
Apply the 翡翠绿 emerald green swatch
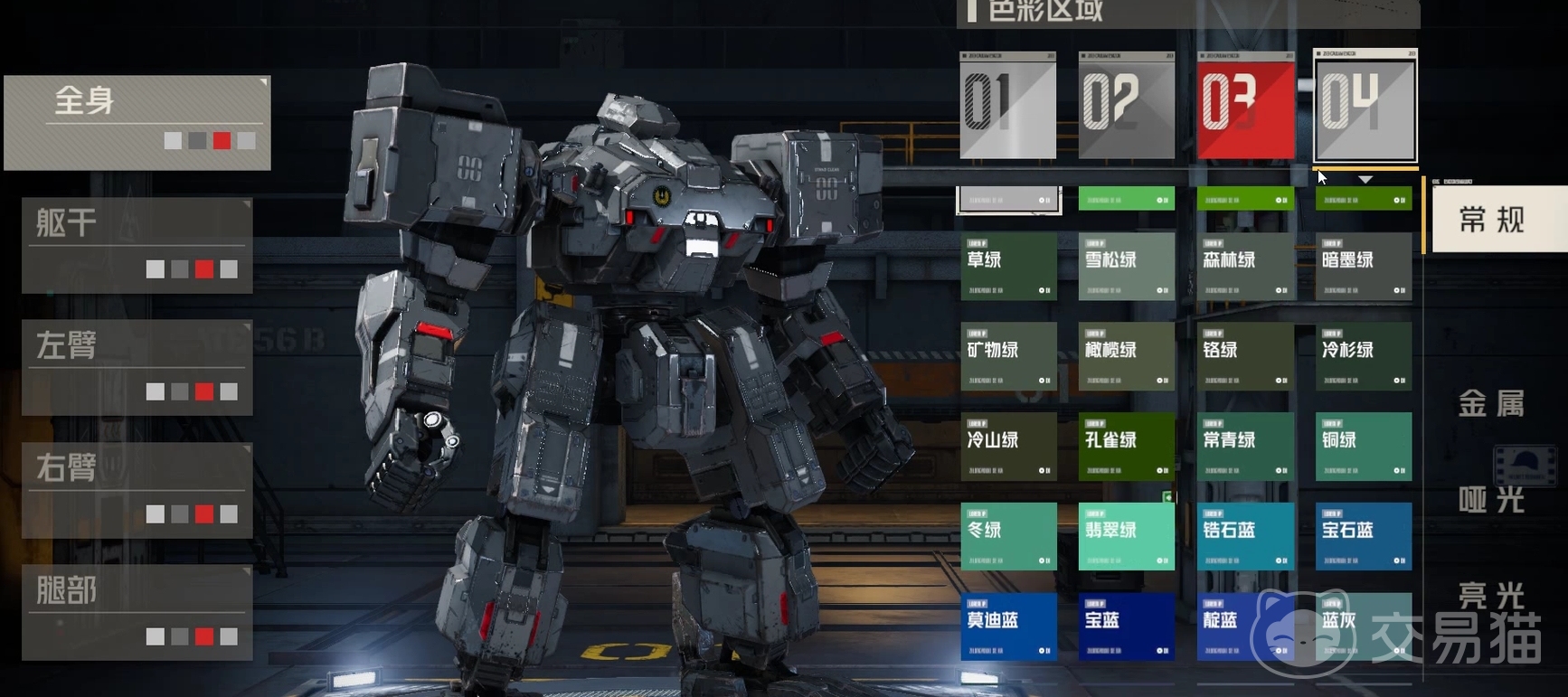point(1126,536)
